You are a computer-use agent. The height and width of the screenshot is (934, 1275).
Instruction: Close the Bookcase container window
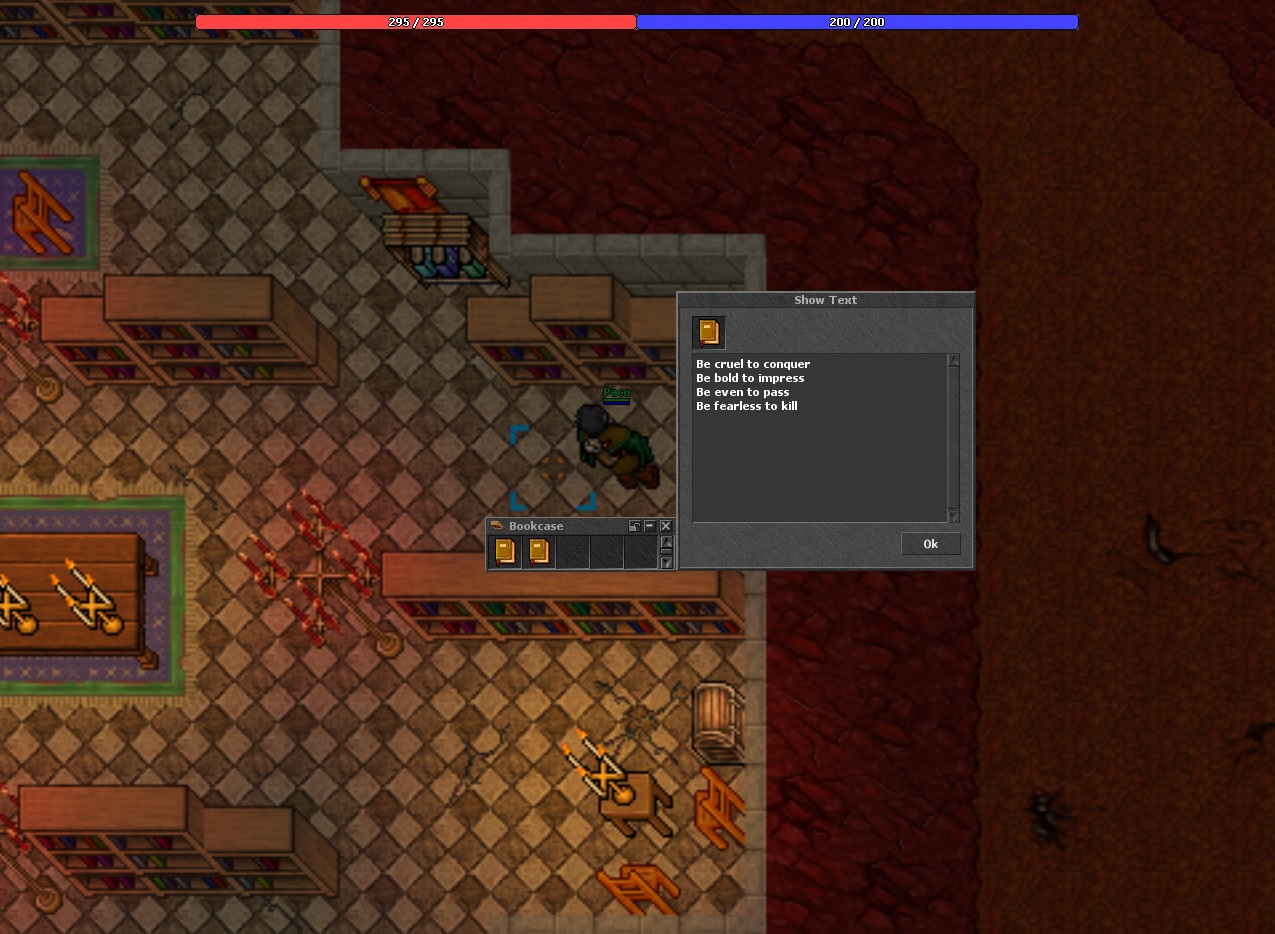(x=666, y=526)
